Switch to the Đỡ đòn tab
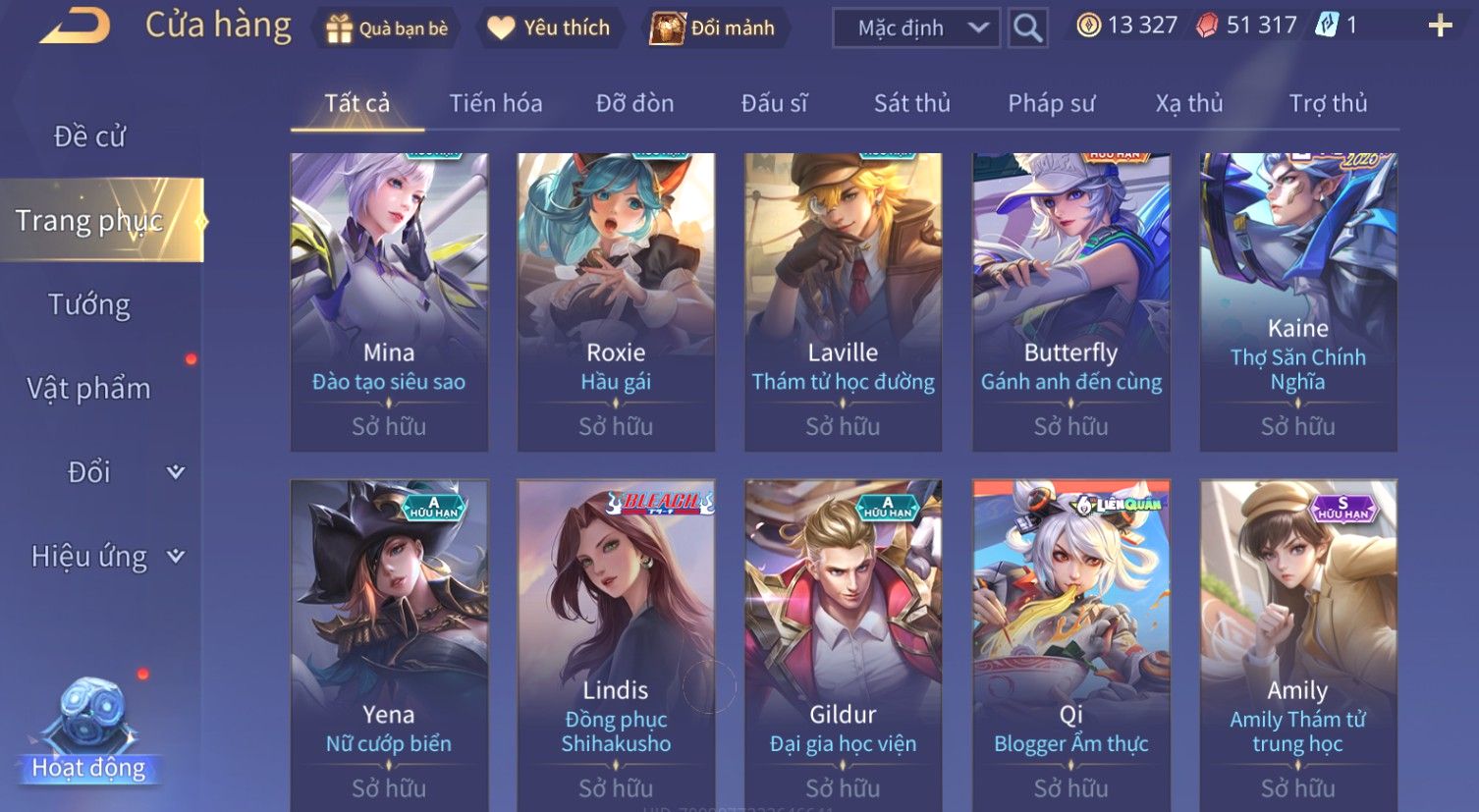The height and width of the screenshot is (812, 1479). click(634, 103)
